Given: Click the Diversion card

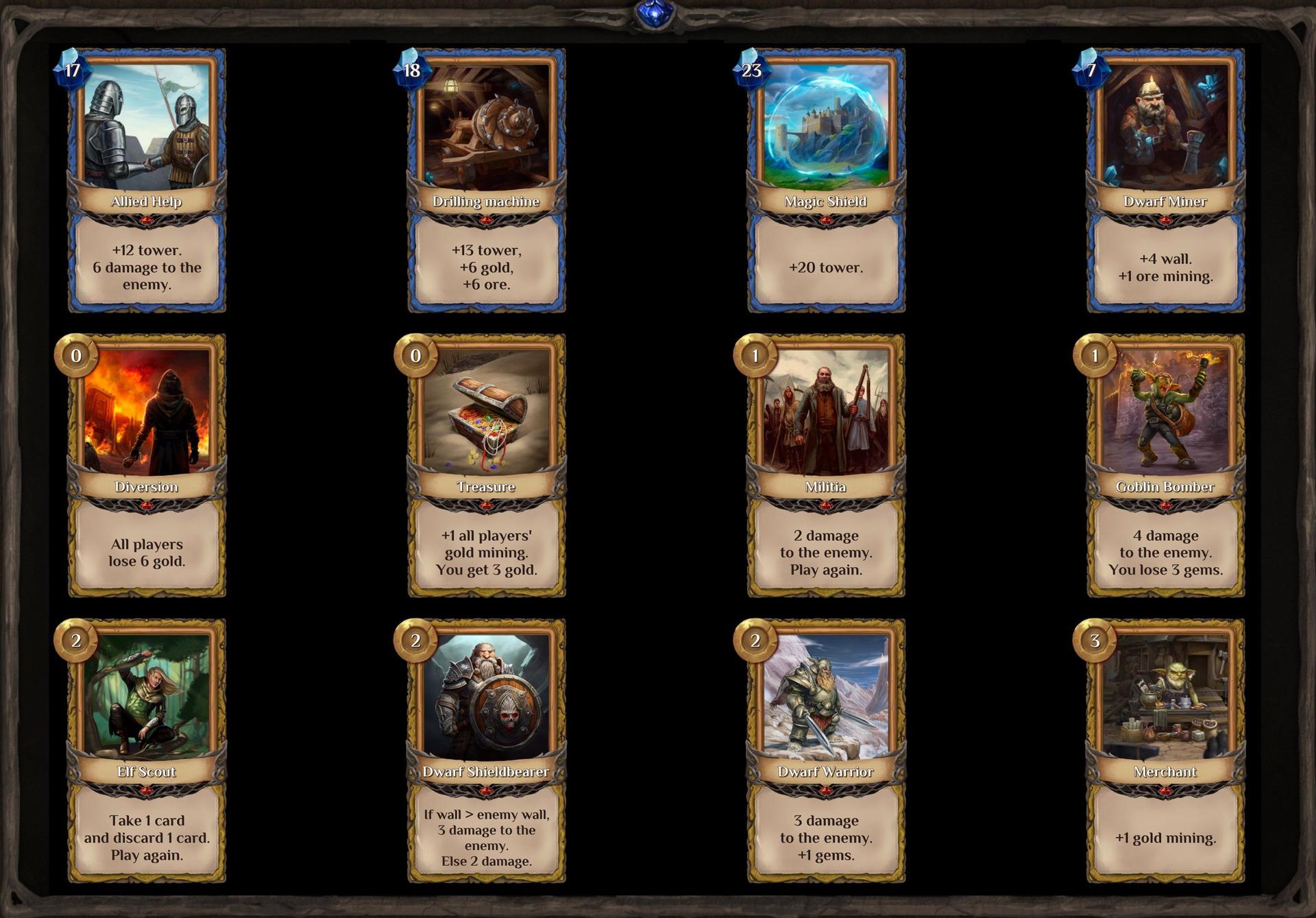Looking at the screenshot, I should 147,466.
